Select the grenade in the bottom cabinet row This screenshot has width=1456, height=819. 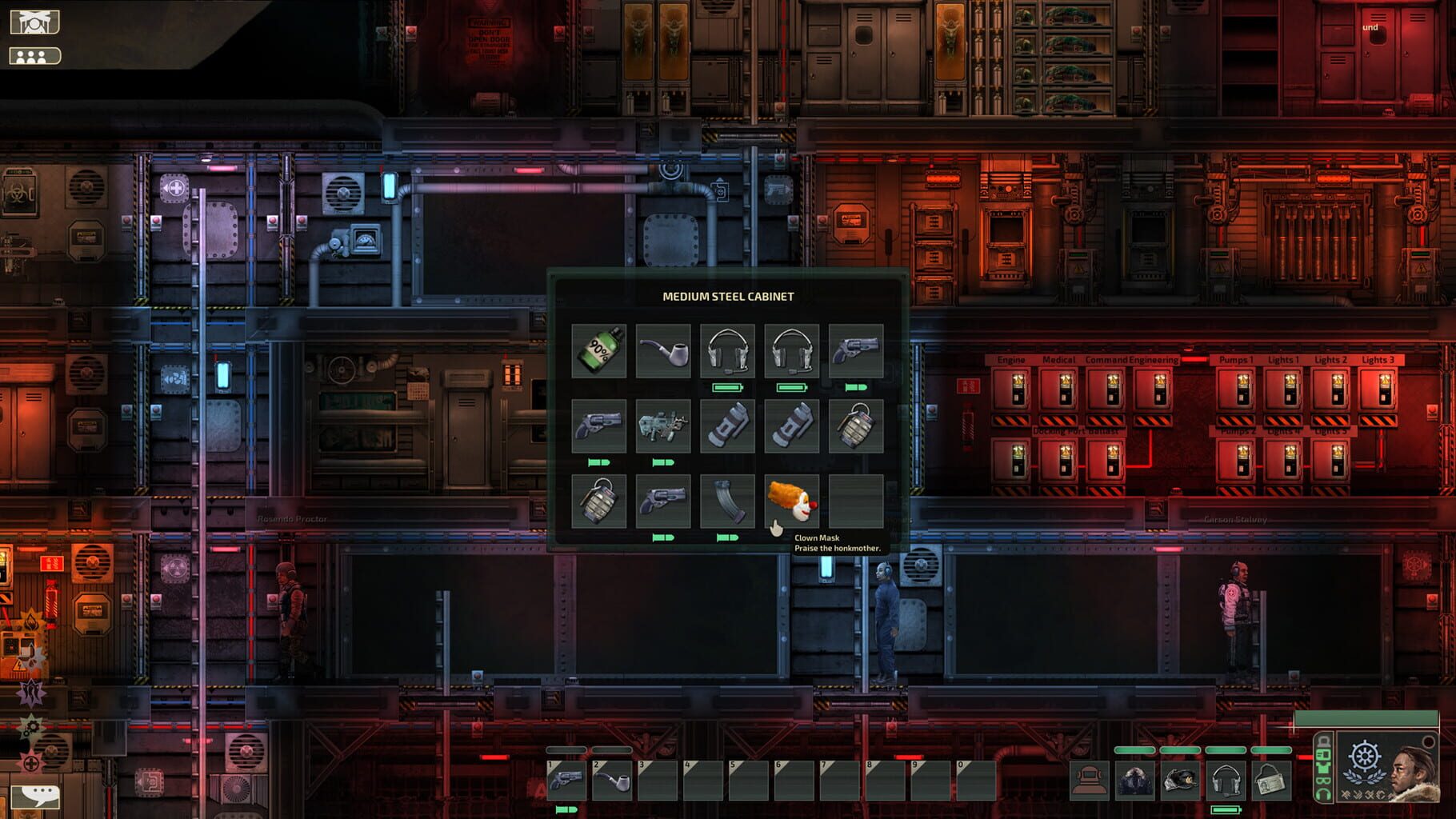(598, 500)
